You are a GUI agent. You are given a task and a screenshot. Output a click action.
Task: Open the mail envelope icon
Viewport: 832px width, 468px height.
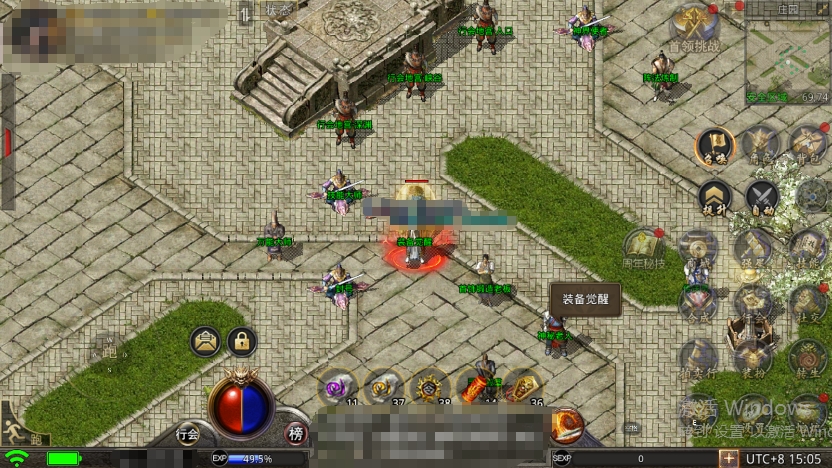pos(205,342)
